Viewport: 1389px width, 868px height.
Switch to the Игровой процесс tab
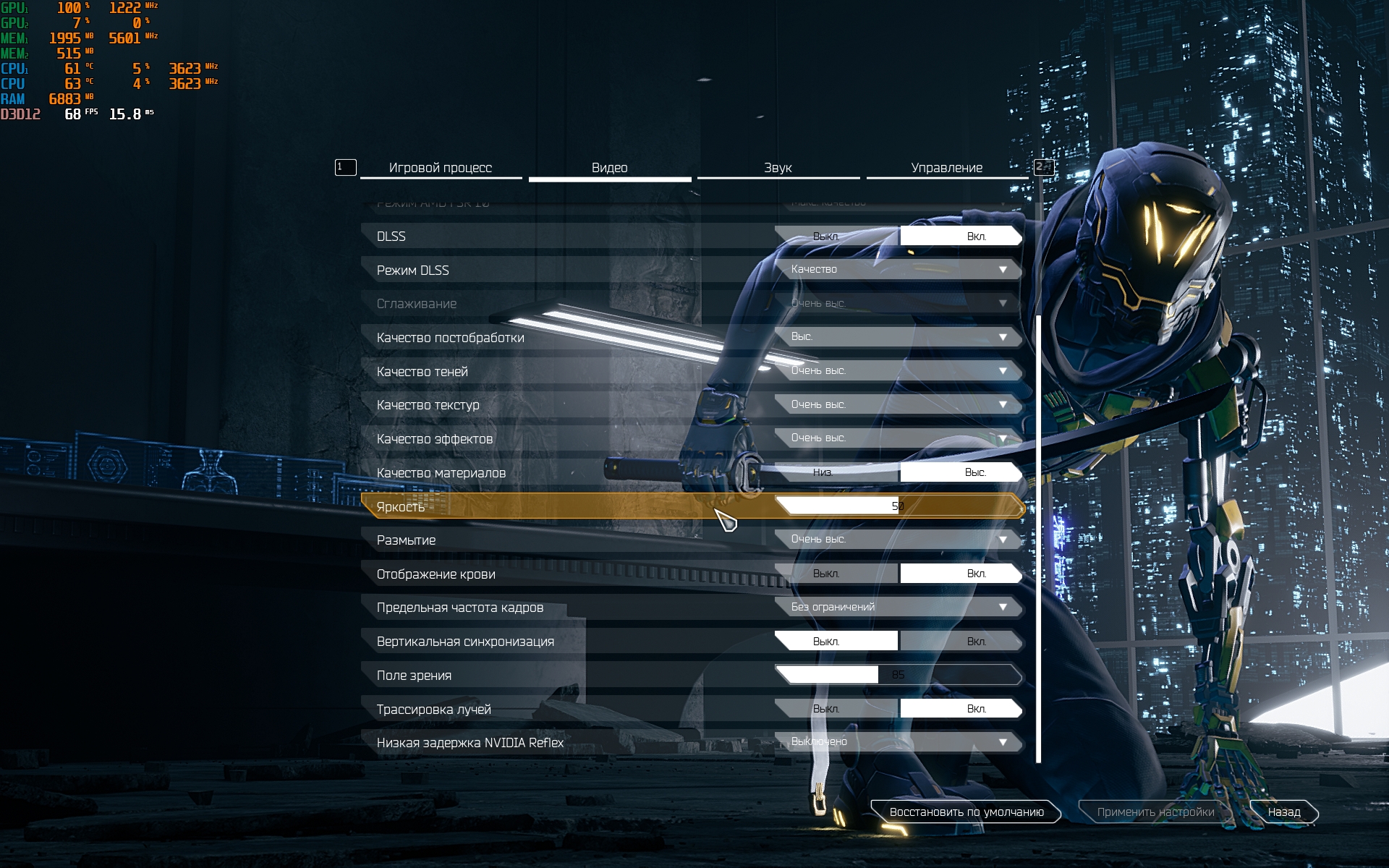pyautogui.click(x=440, y=168)
